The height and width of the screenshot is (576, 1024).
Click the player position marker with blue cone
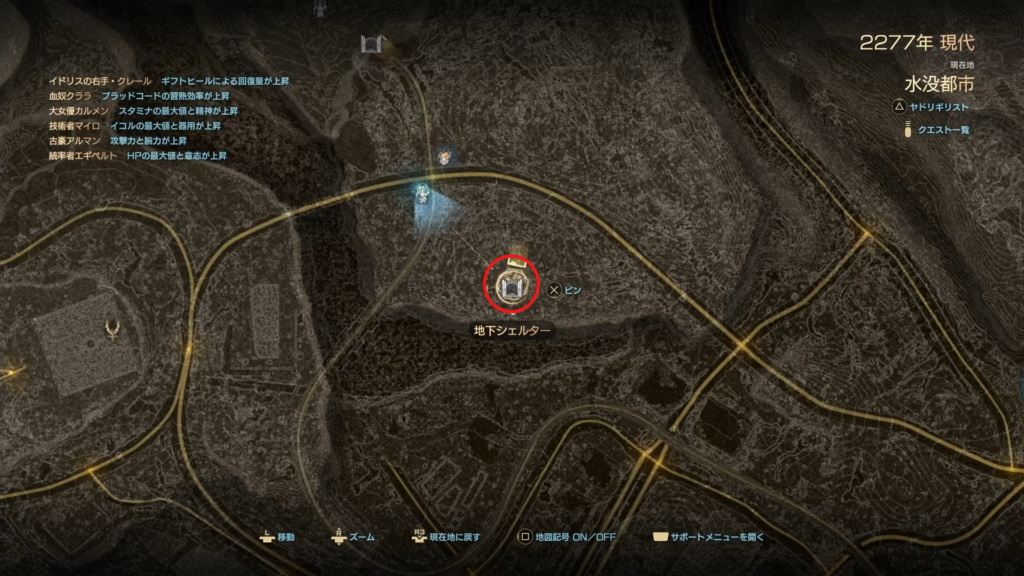[424, 193]
